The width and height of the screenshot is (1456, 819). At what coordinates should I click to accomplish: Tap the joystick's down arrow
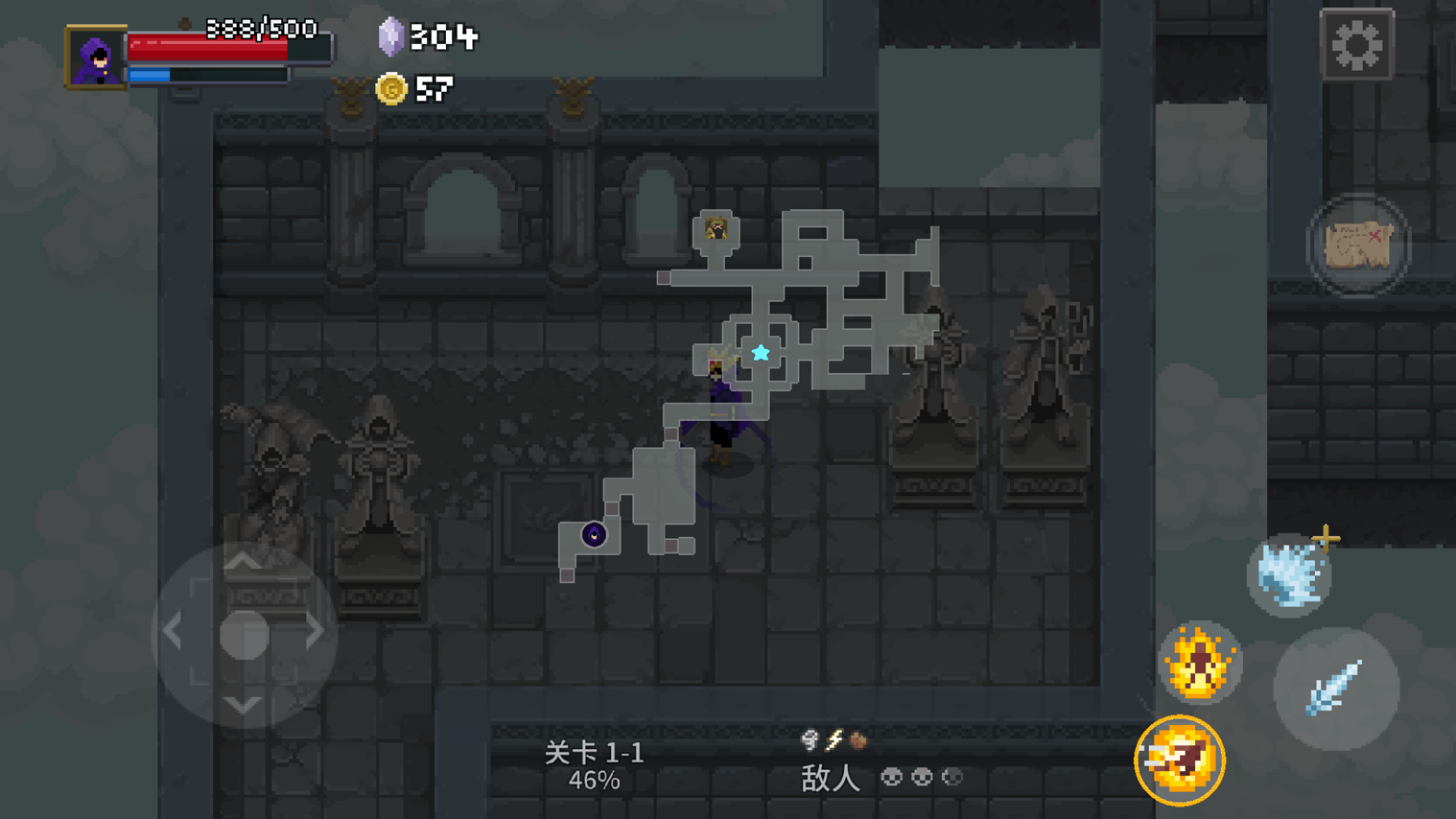click(x=243, y=705)
